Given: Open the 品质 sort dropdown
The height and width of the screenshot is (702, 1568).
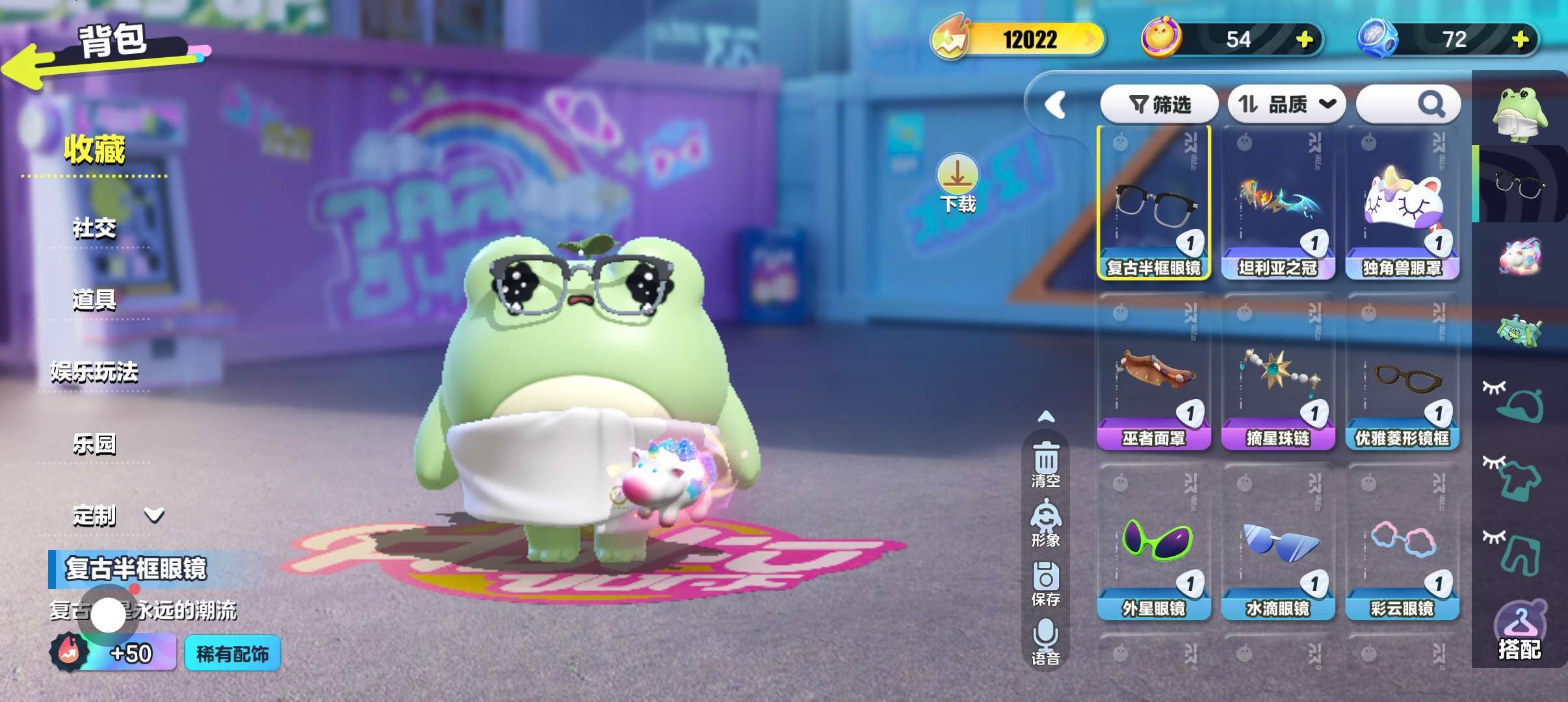Looking at the screenshot, I should (1286, 104).
